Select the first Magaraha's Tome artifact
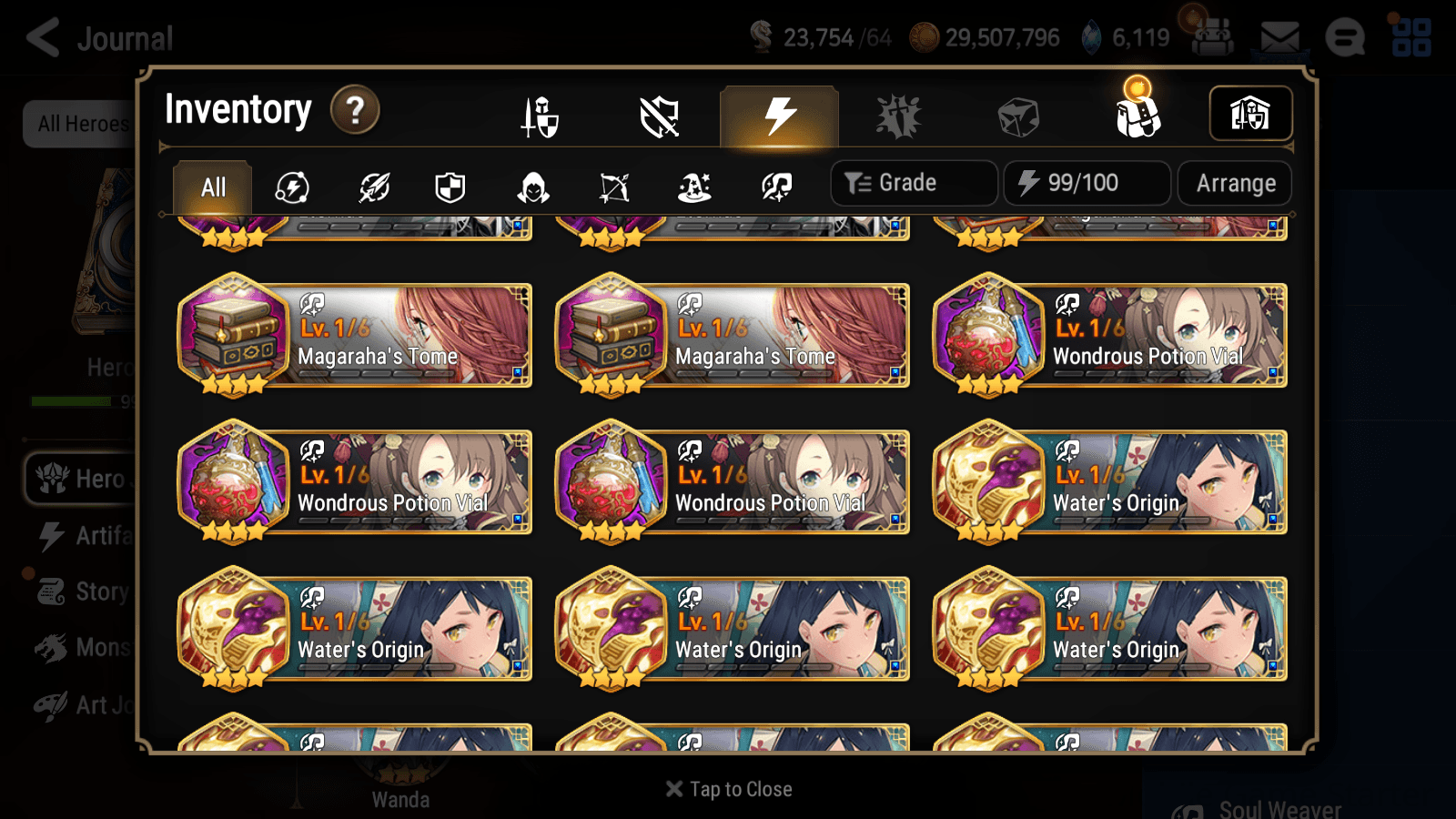 [x=355, y=337]
